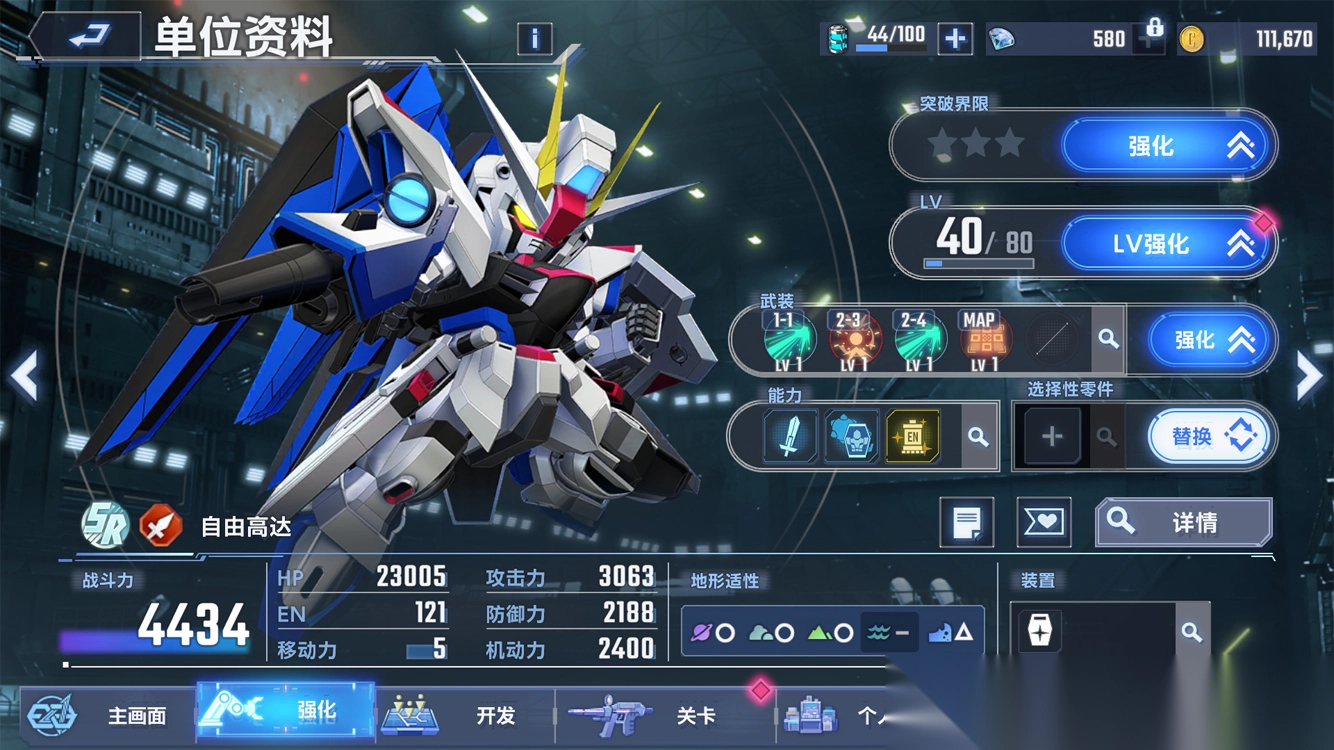
Task: Inspect weapons using the 武装 magnifier
Action: 1108,340
